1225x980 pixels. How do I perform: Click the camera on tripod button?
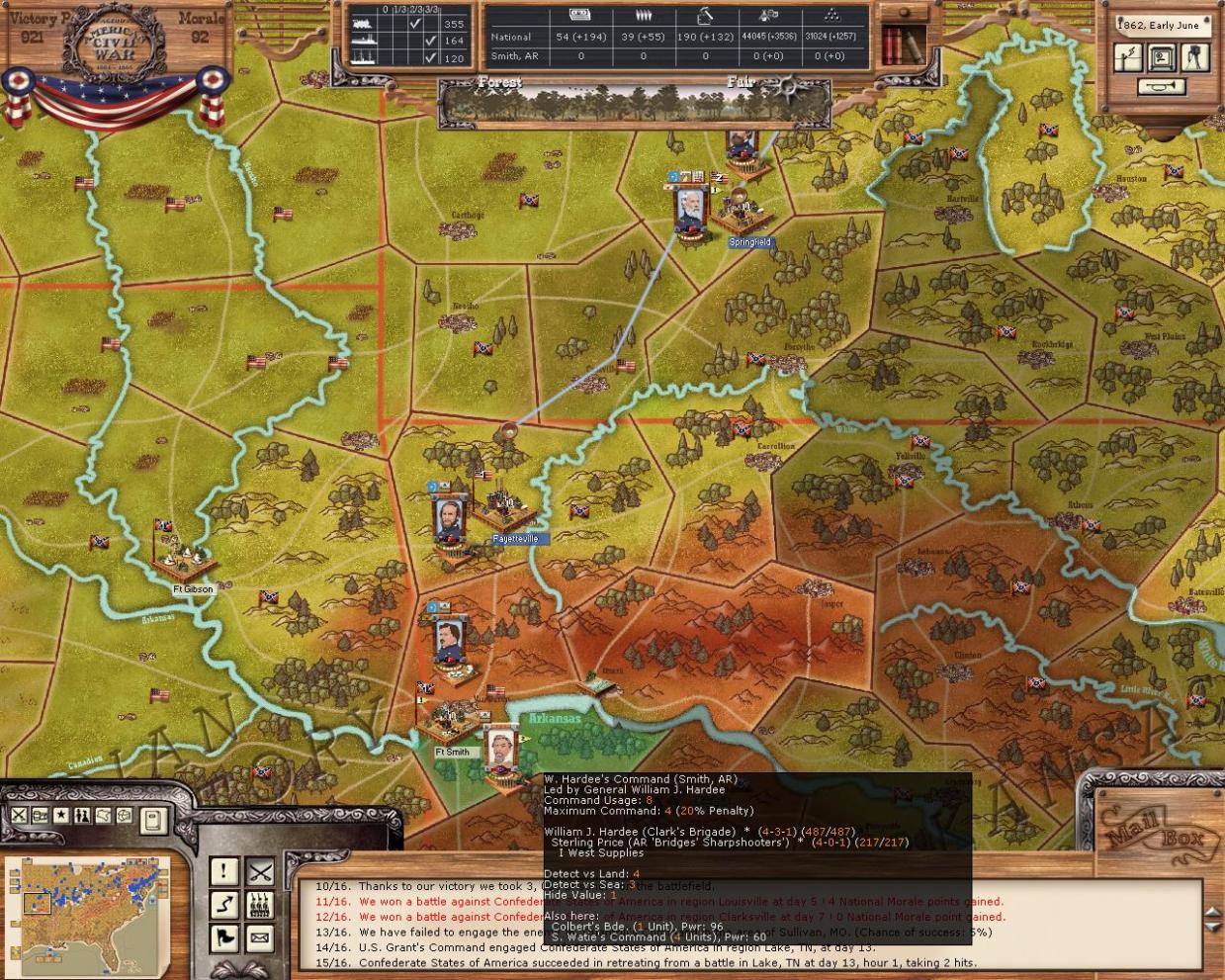[x=1194, y=58]
